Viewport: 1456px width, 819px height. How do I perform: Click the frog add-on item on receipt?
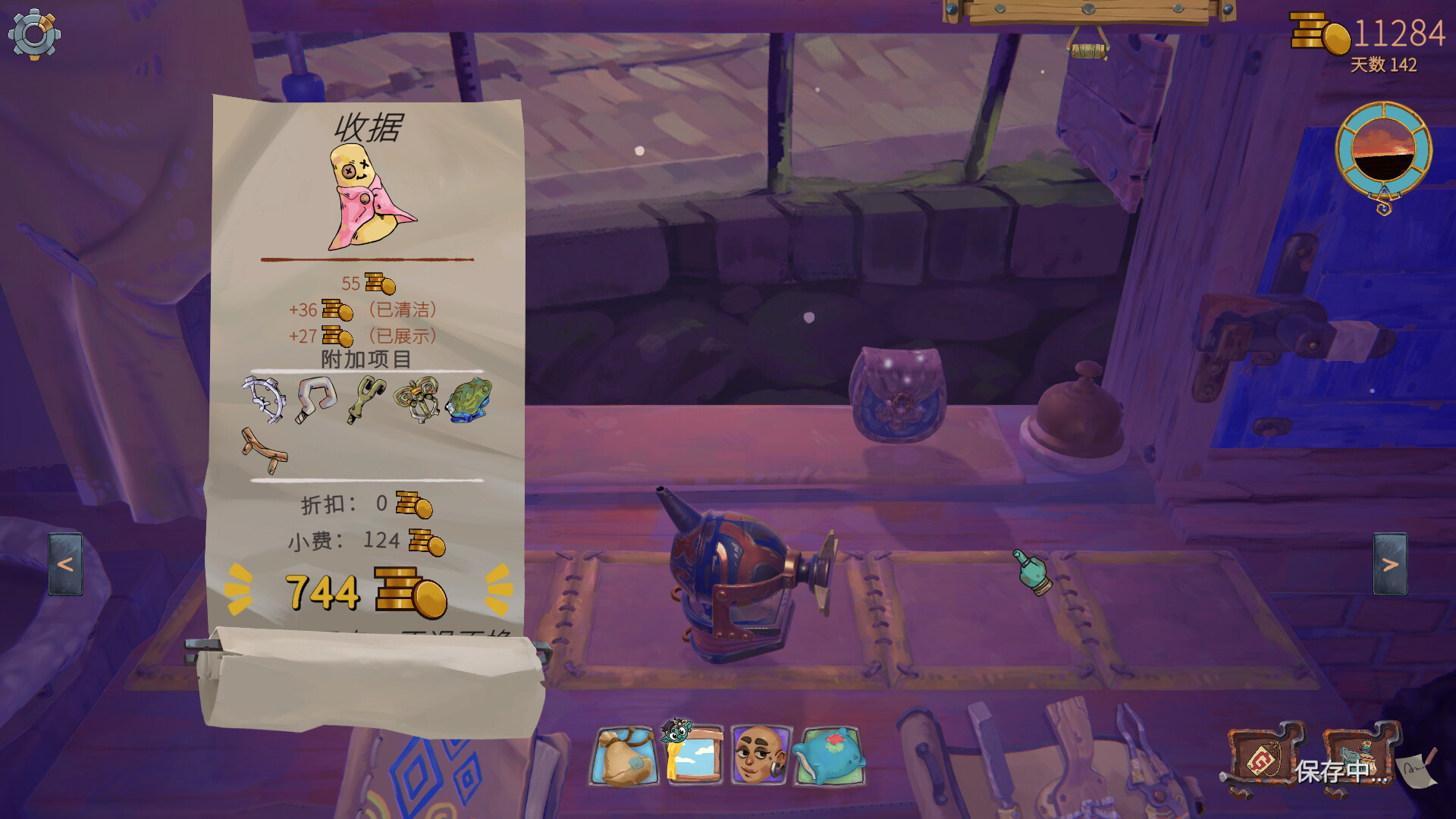coord(469,400)
